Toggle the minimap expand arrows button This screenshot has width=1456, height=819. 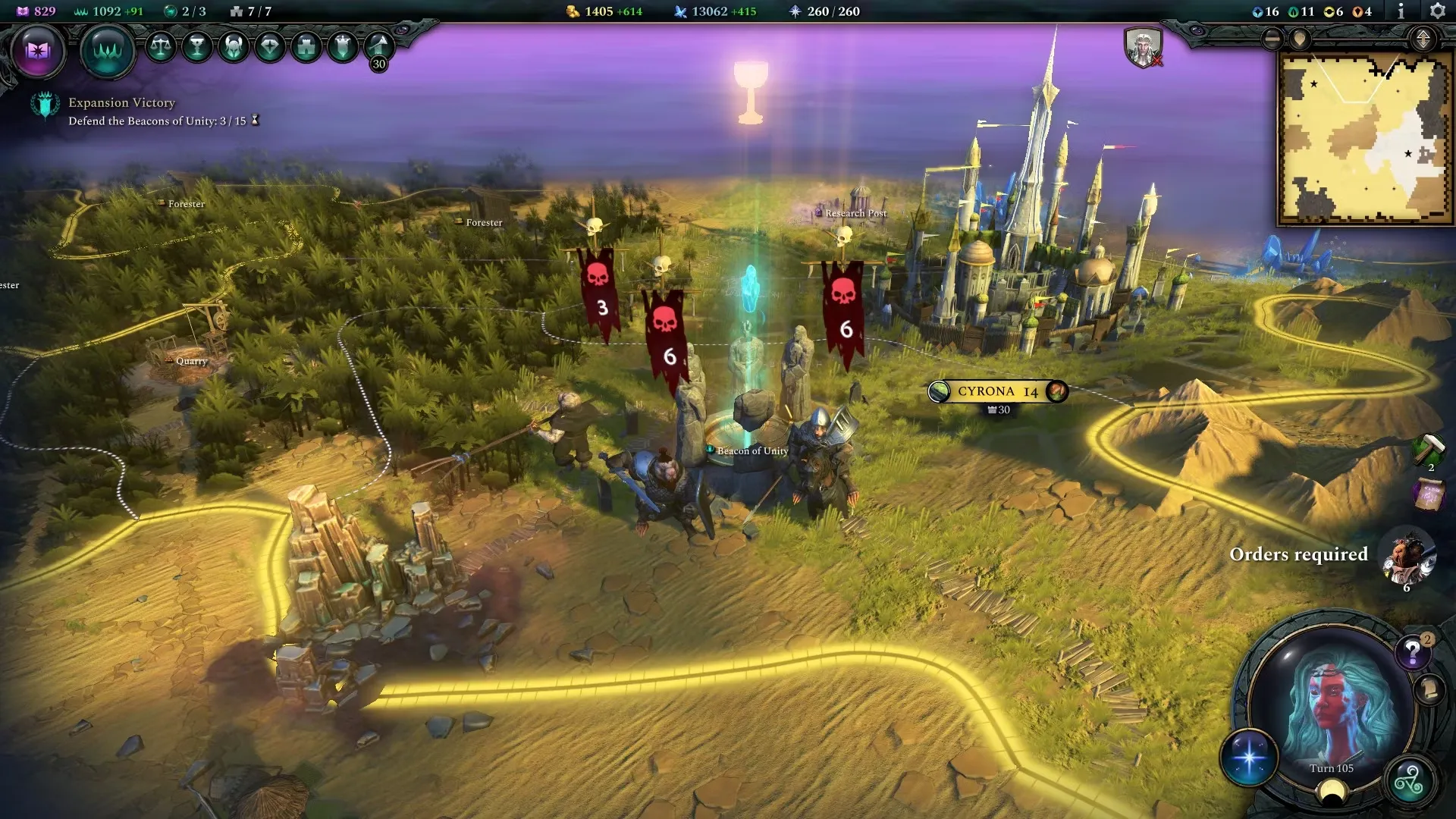point(1423,39)
